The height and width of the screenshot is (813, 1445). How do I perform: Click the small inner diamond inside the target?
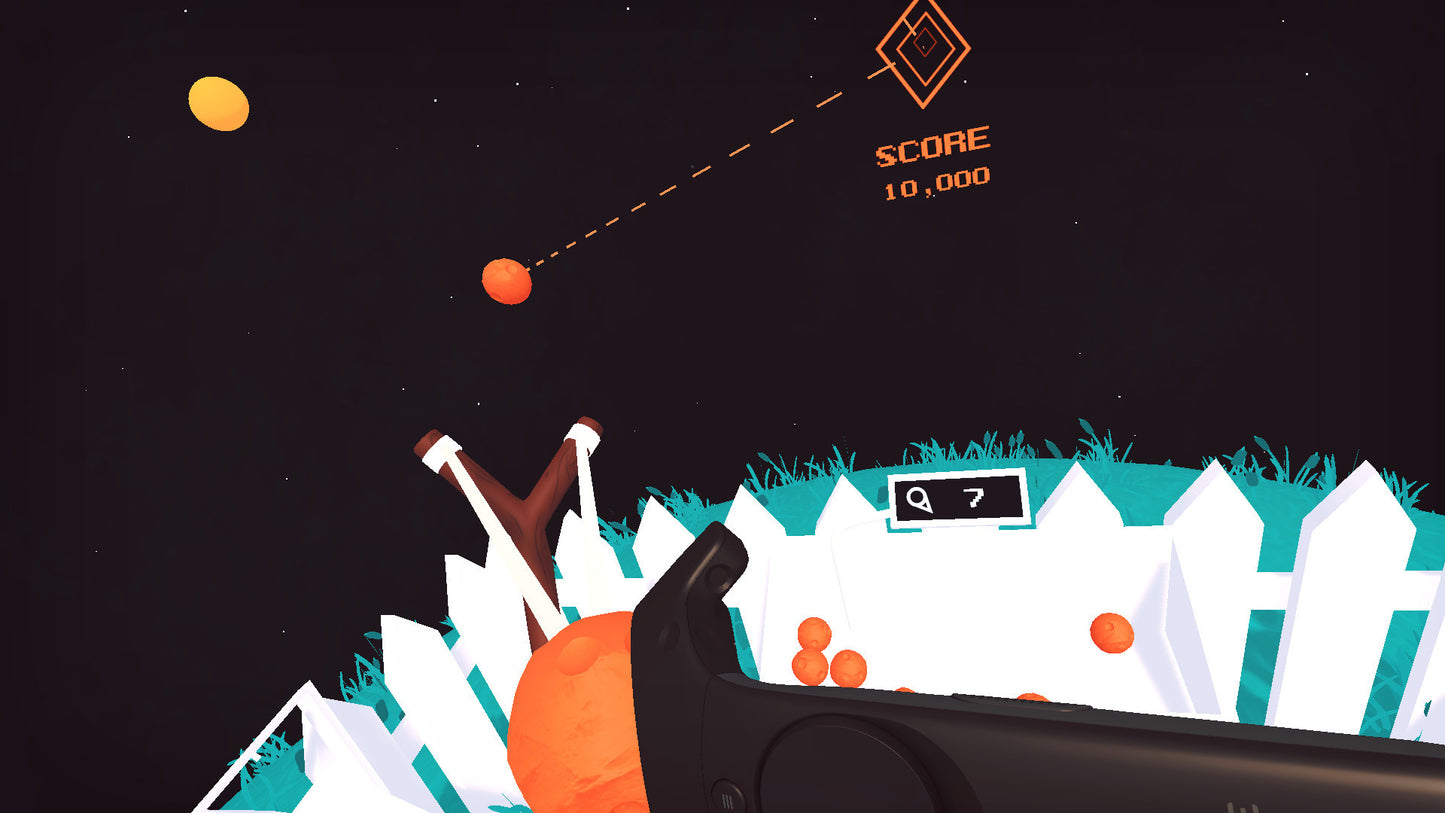click(923, 43)
